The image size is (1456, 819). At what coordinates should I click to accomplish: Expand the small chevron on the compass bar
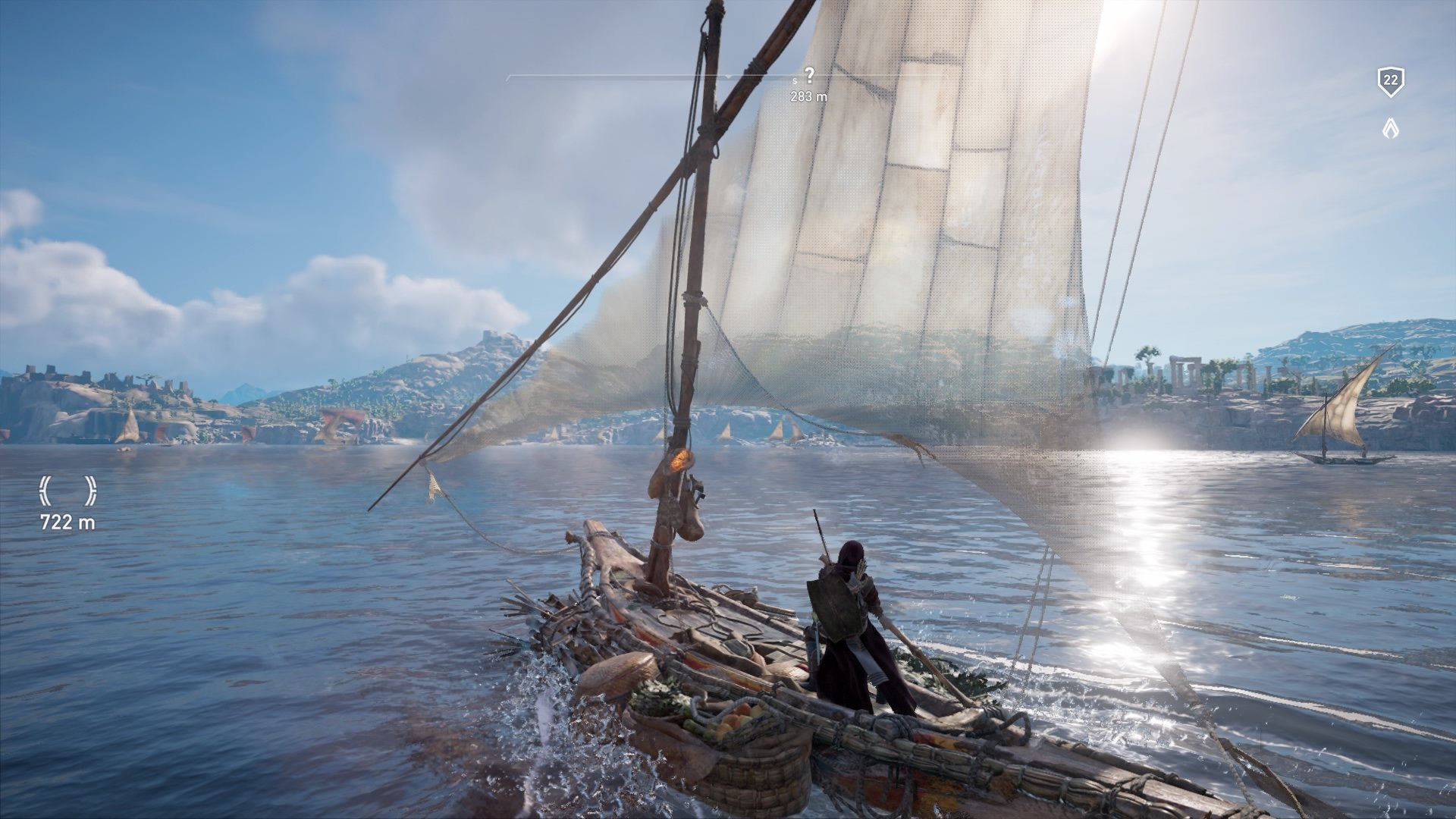click(x=728, y=77)
